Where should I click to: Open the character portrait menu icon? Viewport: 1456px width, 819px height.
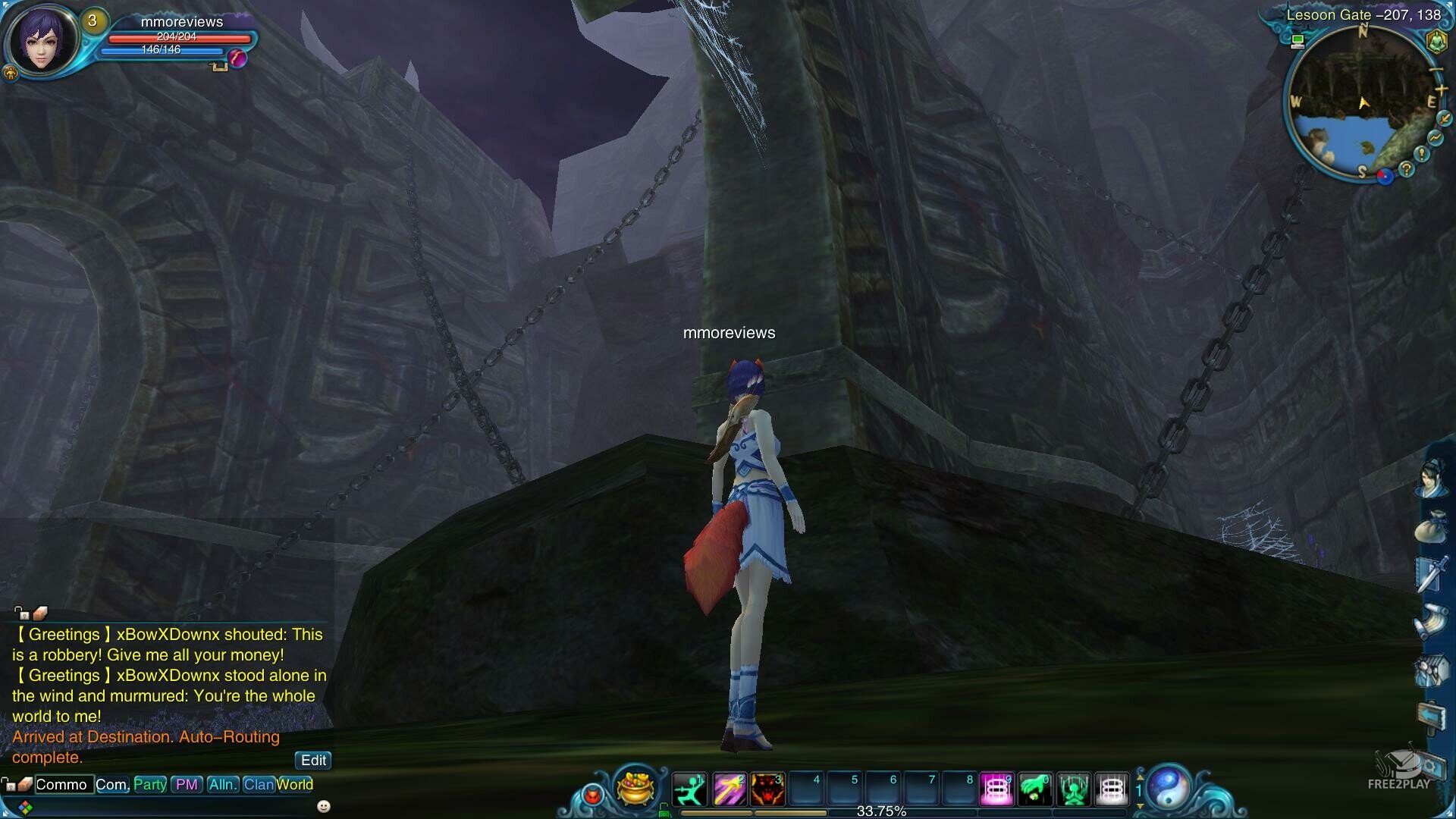point(1431,479)
